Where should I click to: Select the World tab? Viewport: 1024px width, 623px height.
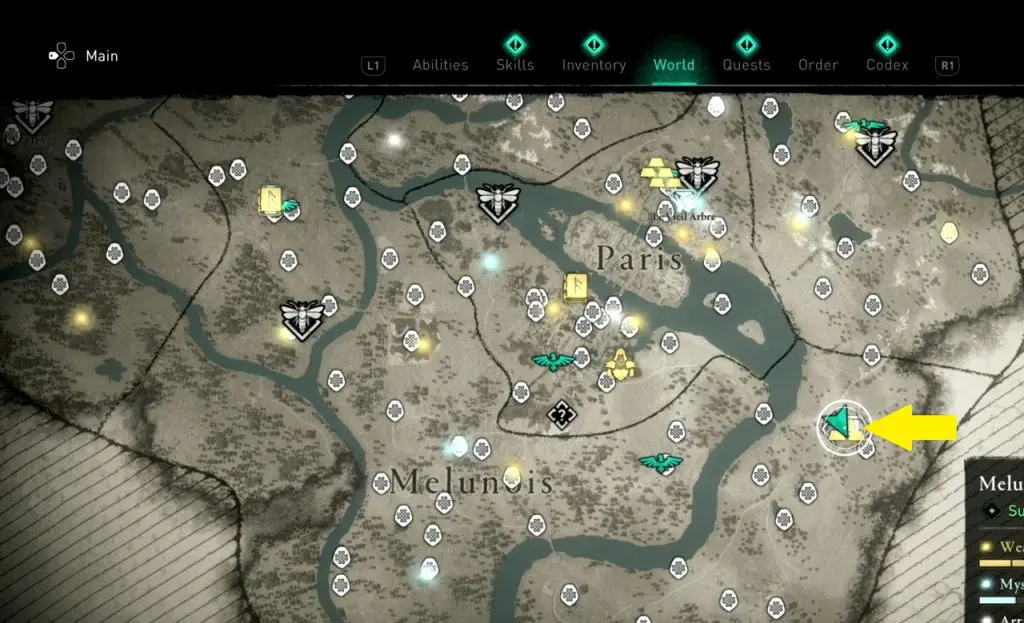[x=673, y=65]
